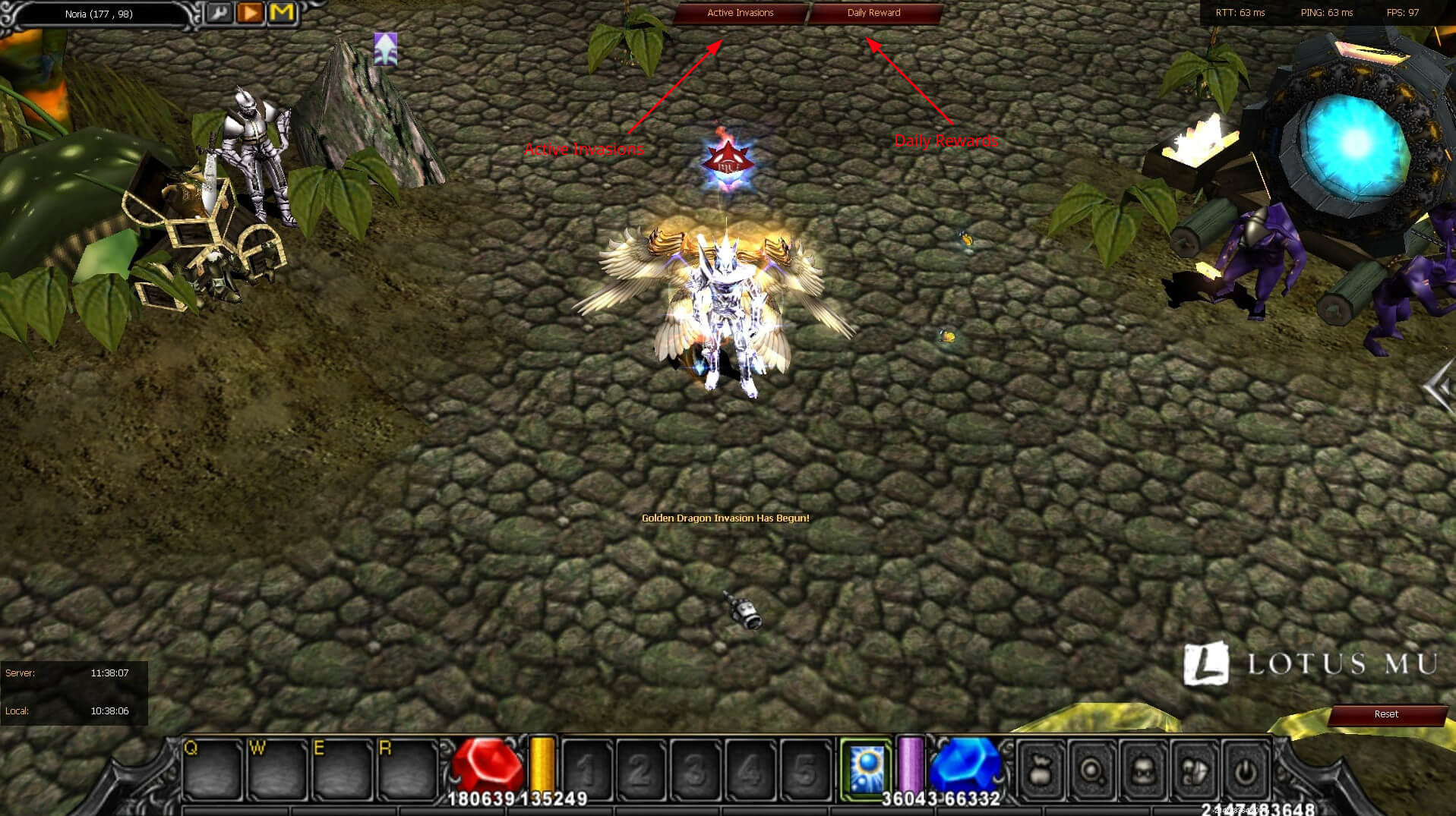Screen dimensions: 1456x816
Task: Open the character helmet icon menu
Action: 1143,771
